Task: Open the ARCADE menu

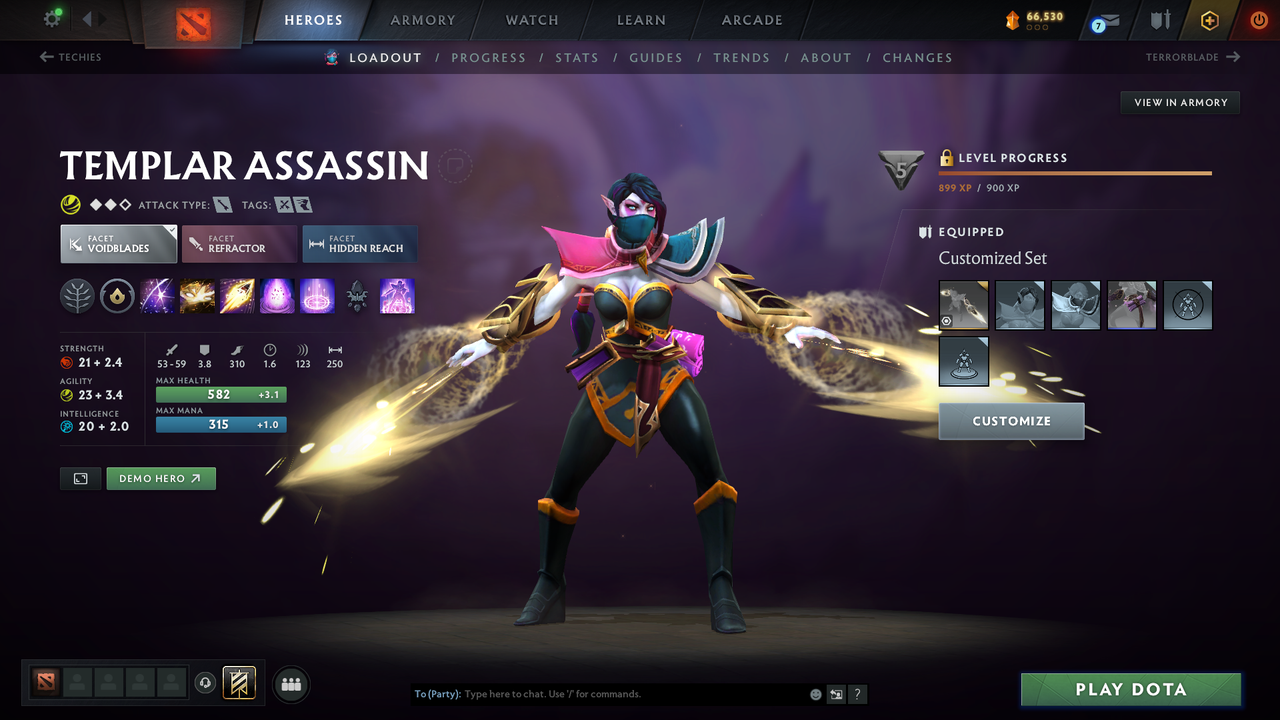Action: coord(751,20)
